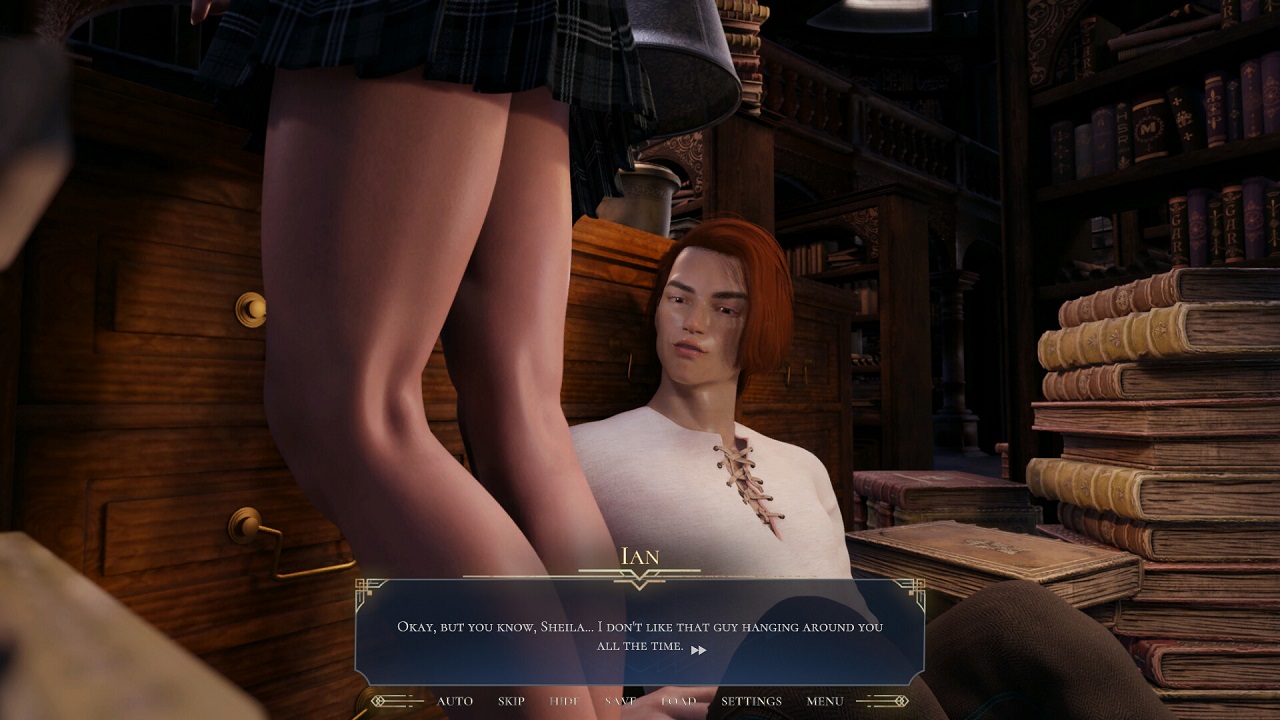Open the Settings screen
1280x720 pixels.
pyautogui.click(x=751, y=701)
